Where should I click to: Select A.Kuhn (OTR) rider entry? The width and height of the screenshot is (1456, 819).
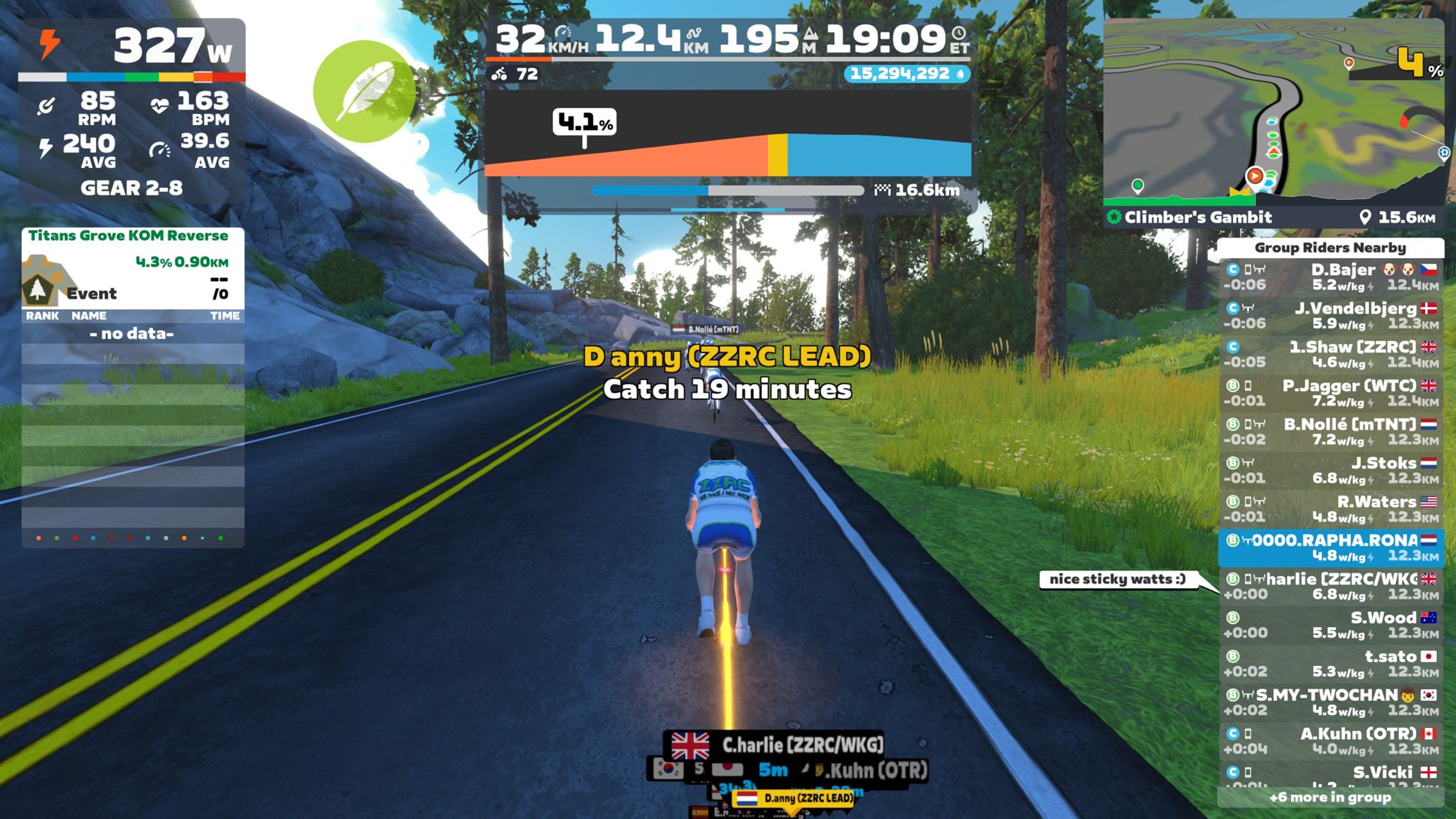(x=1330, y=741)
